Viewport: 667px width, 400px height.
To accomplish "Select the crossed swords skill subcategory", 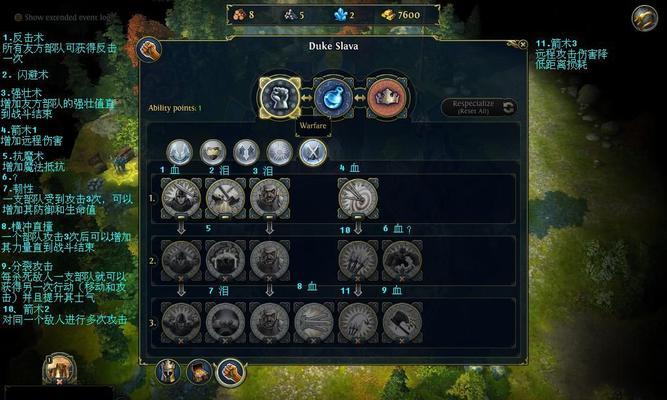I will 312,152.
